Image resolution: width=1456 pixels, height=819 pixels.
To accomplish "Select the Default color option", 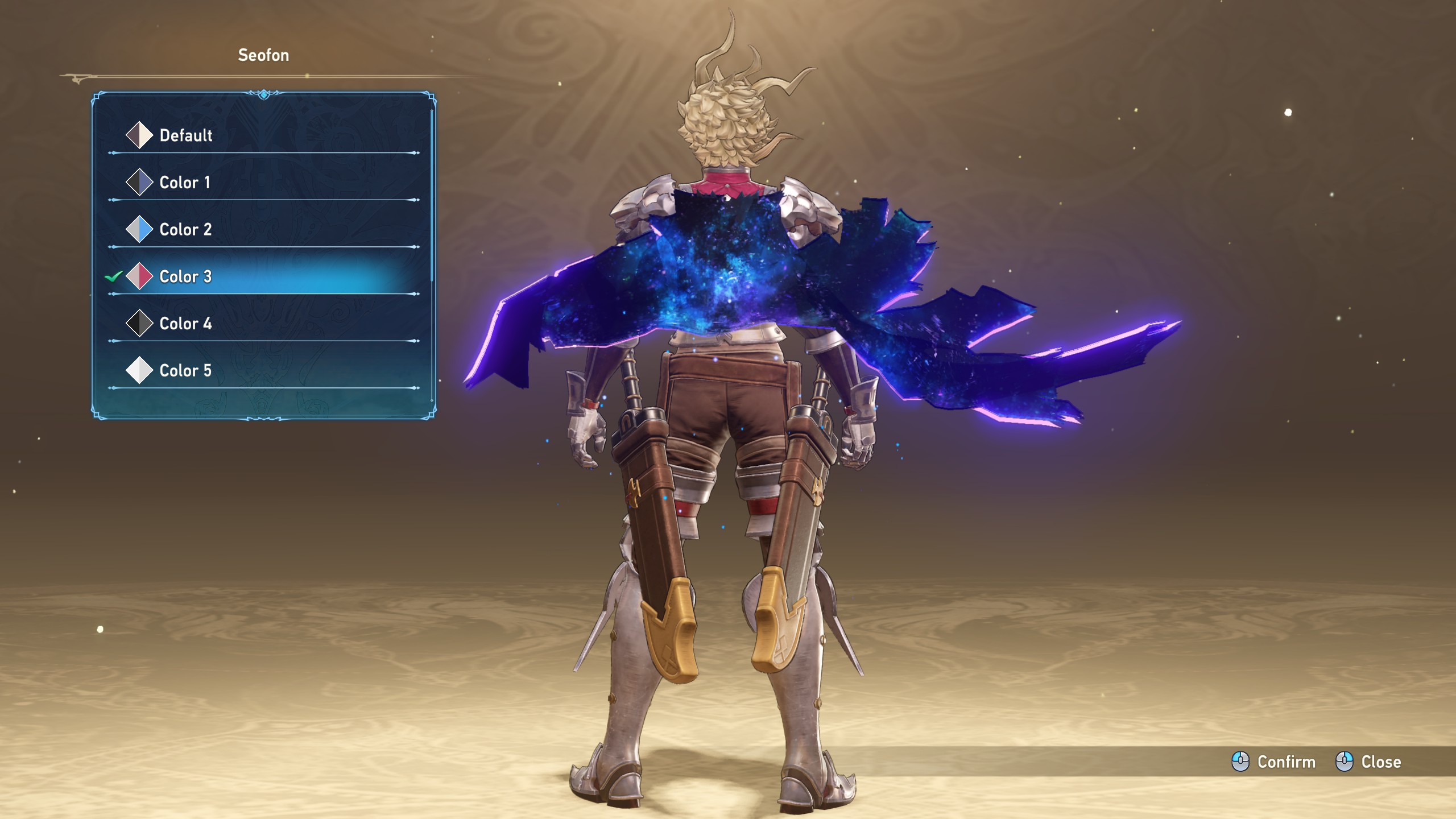I will coord(185,135).
